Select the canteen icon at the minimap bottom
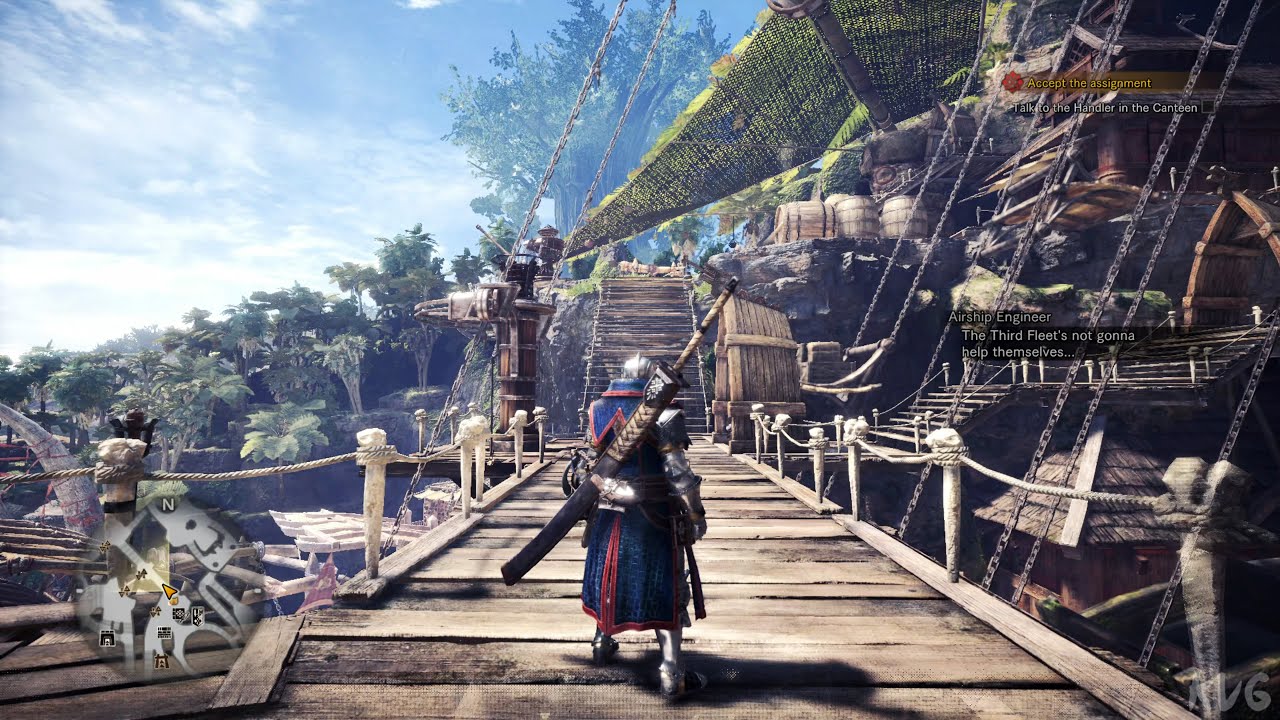The image size is (1280, 720). tap(161, 661)
